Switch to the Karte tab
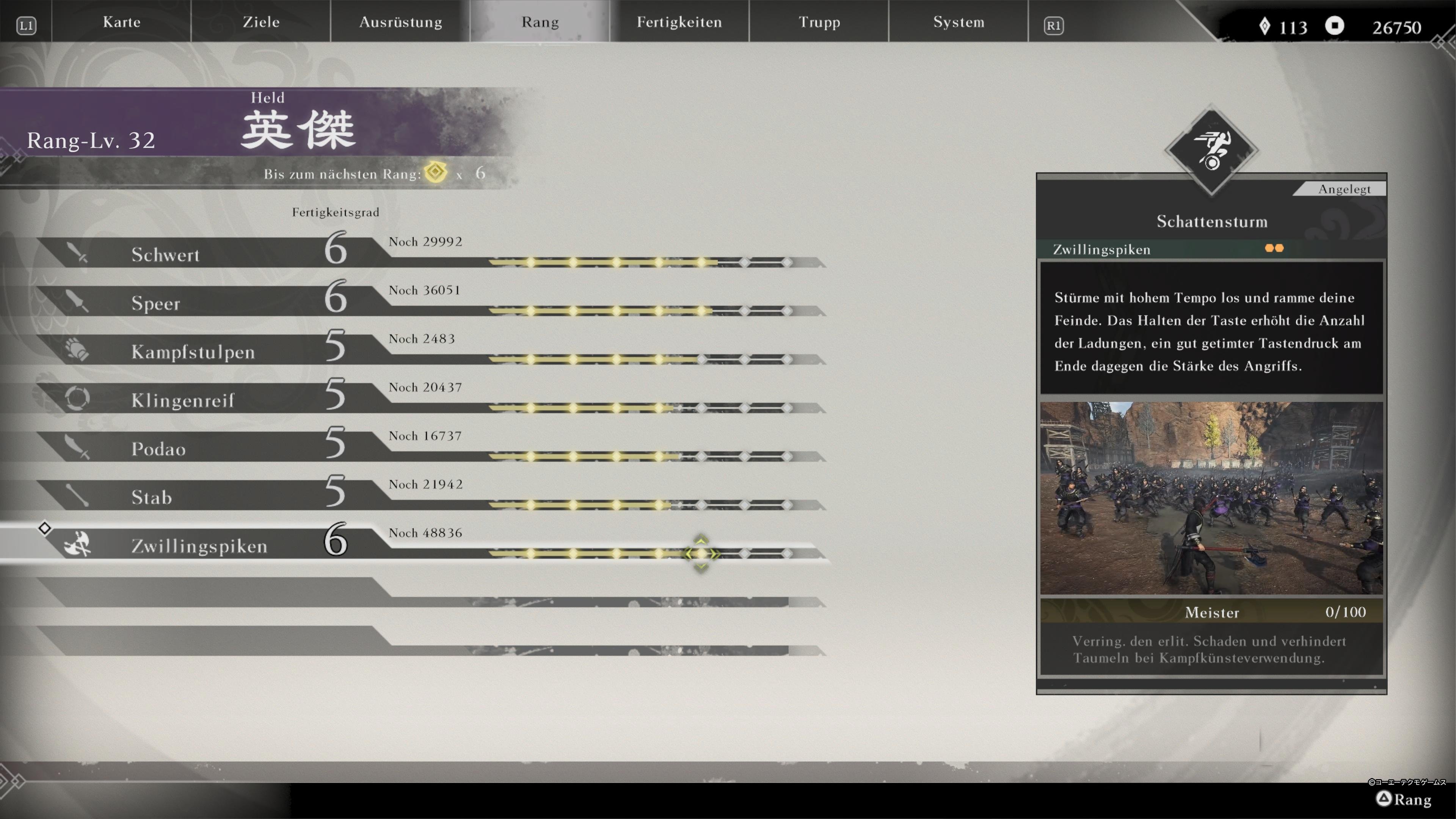 121,22
